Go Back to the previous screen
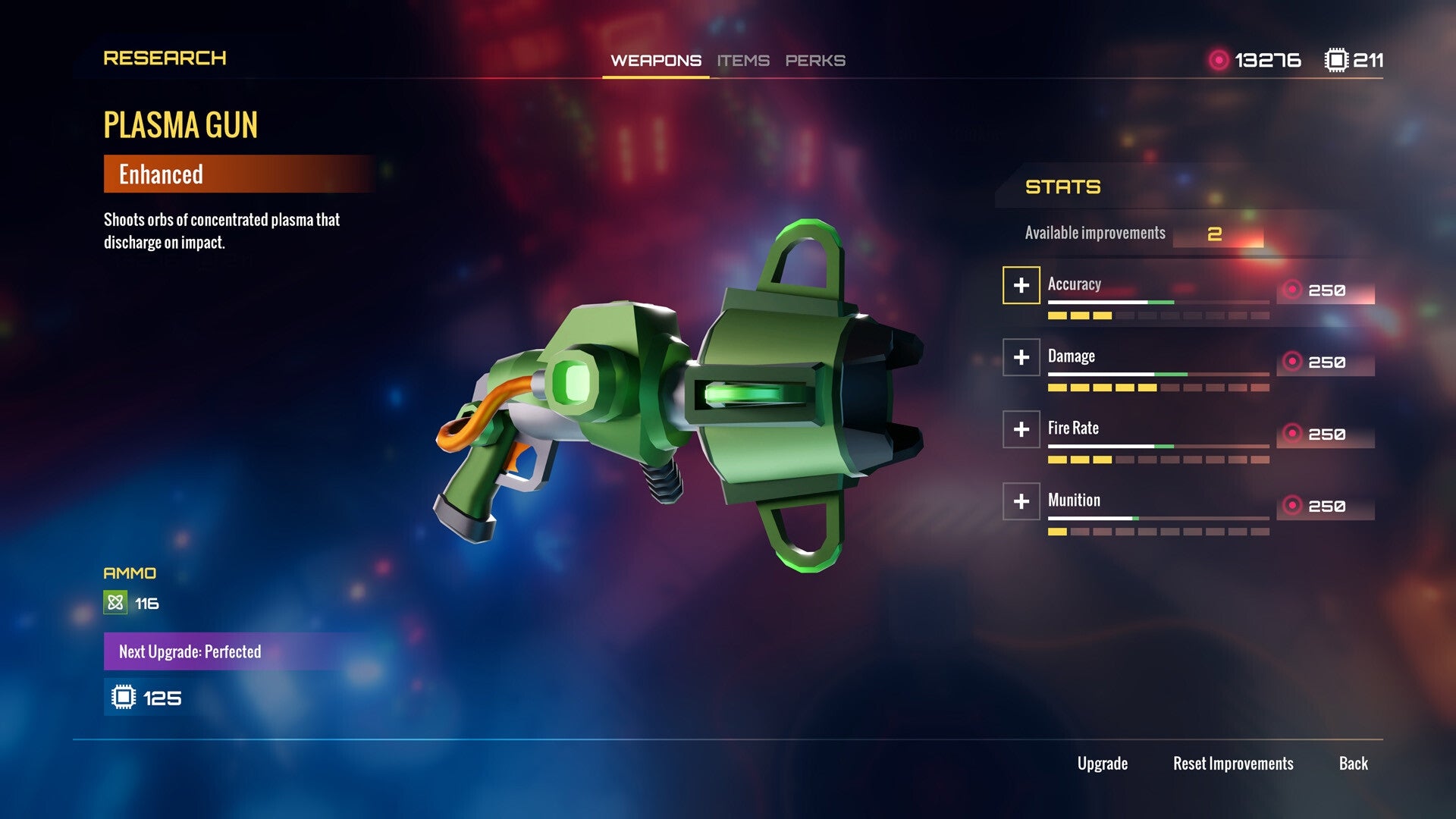This screenshot has height=819, width=1456. pos(1354,764)
